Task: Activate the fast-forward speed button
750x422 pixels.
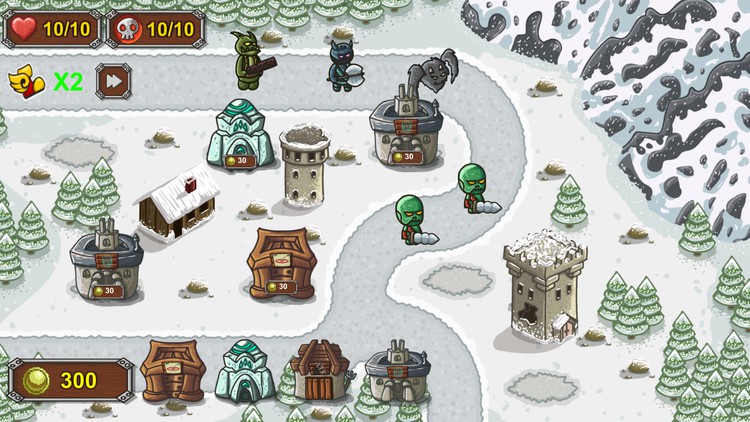Action: [x=113, y=81]
